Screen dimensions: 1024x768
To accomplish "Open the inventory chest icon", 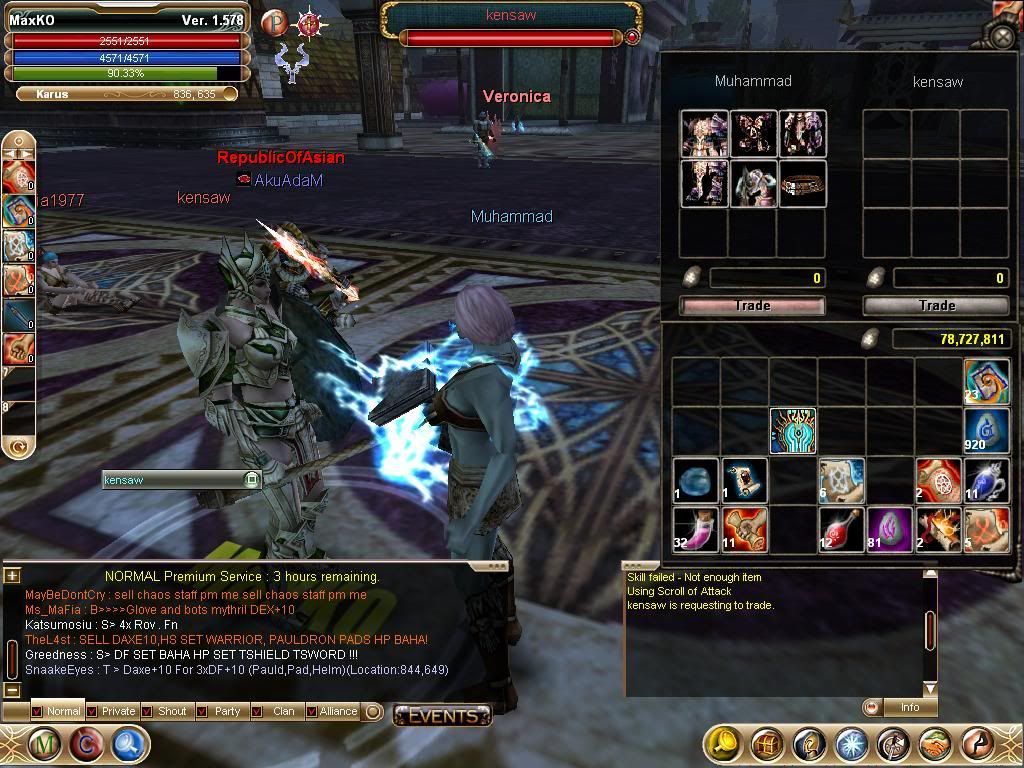I will point(766,744).
